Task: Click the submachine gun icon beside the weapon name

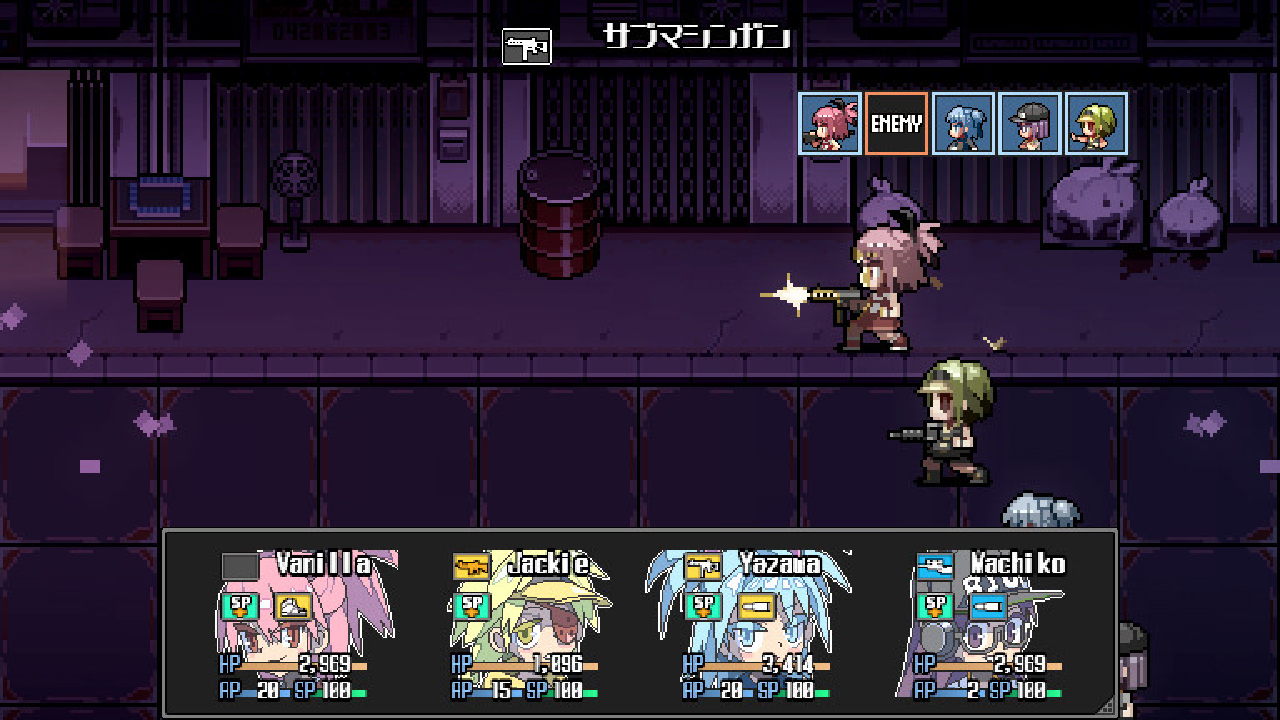Action: coord(526,45)
